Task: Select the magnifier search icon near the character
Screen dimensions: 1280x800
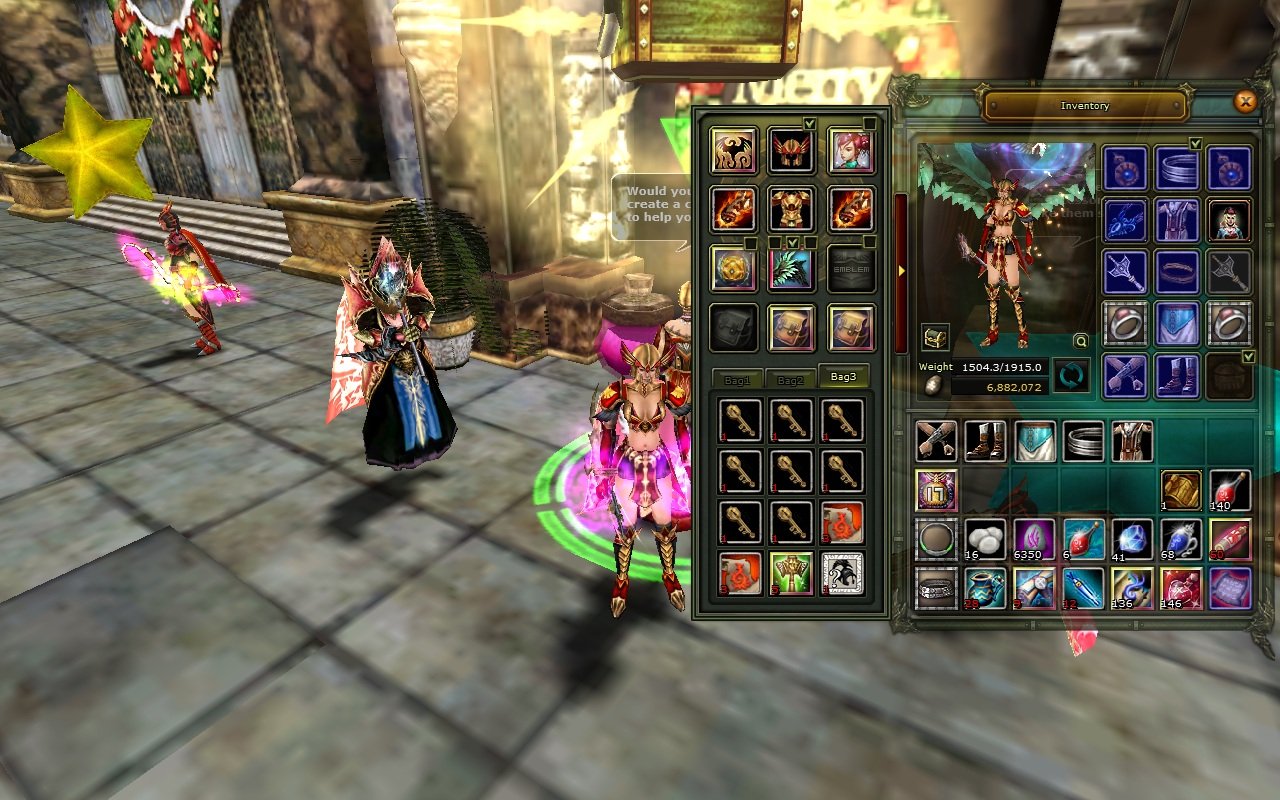Action: 1080,342
